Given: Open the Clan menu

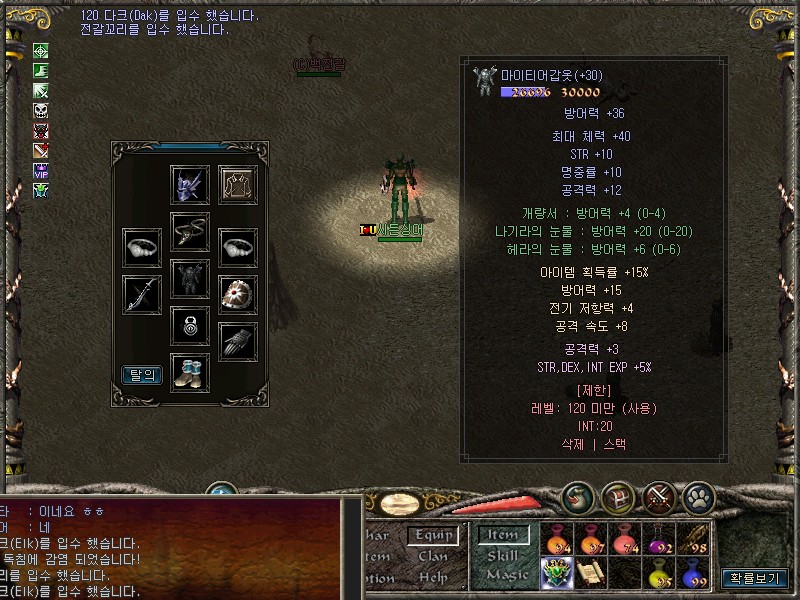Looking at the screenshot, I should [x=433, y=556].
